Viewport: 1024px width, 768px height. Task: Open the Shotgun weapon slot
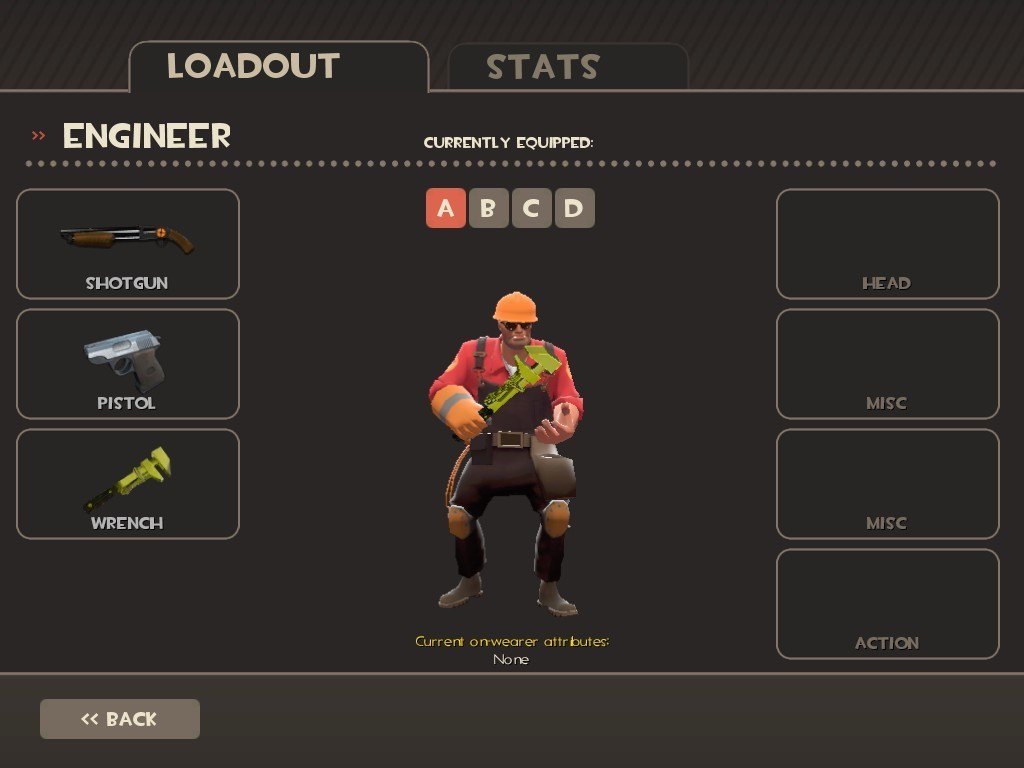pyautogui.click(x=128, y=244)
